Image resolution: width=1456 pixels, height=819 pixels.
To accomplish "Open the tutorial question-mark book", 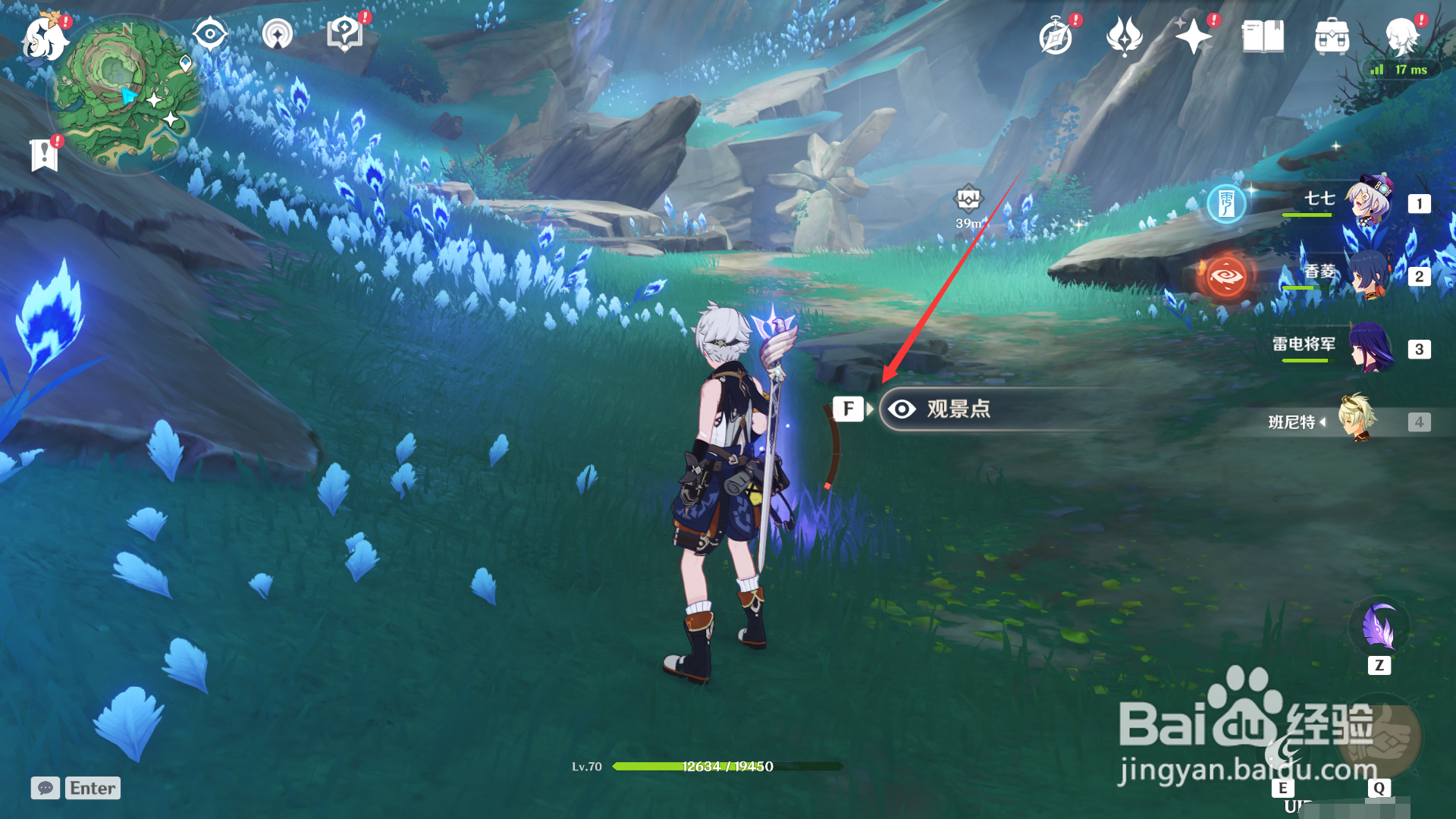I will [x=345, y=34].
